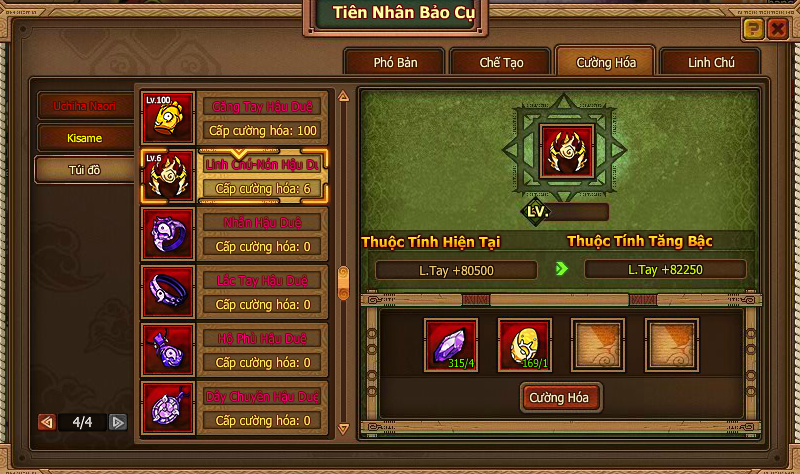800x474 pixels.
Task: Open the Túi đồ bag list
Action: point(85,170)
